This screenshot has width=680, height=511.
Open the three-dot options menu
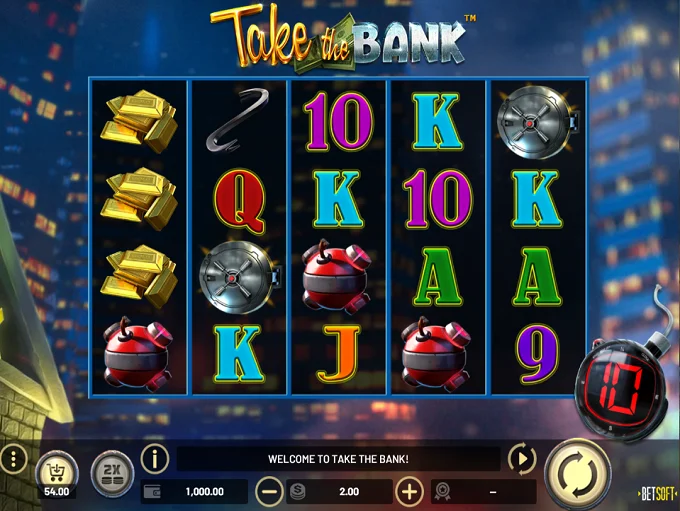click(x=13, y=461)
